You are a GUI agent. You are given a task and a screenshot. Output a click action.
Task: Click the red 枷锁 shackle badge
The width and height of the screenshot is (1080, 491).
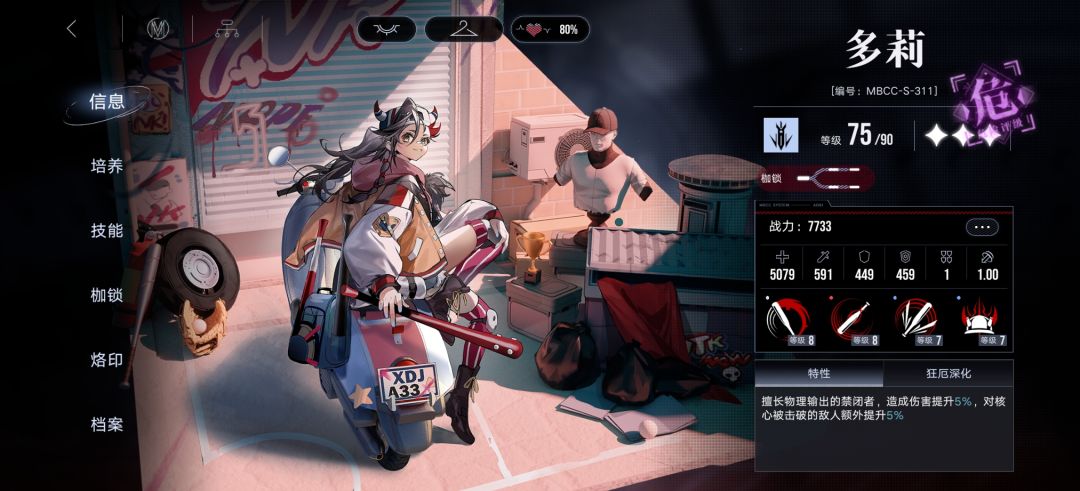click(x=815, y=178)
